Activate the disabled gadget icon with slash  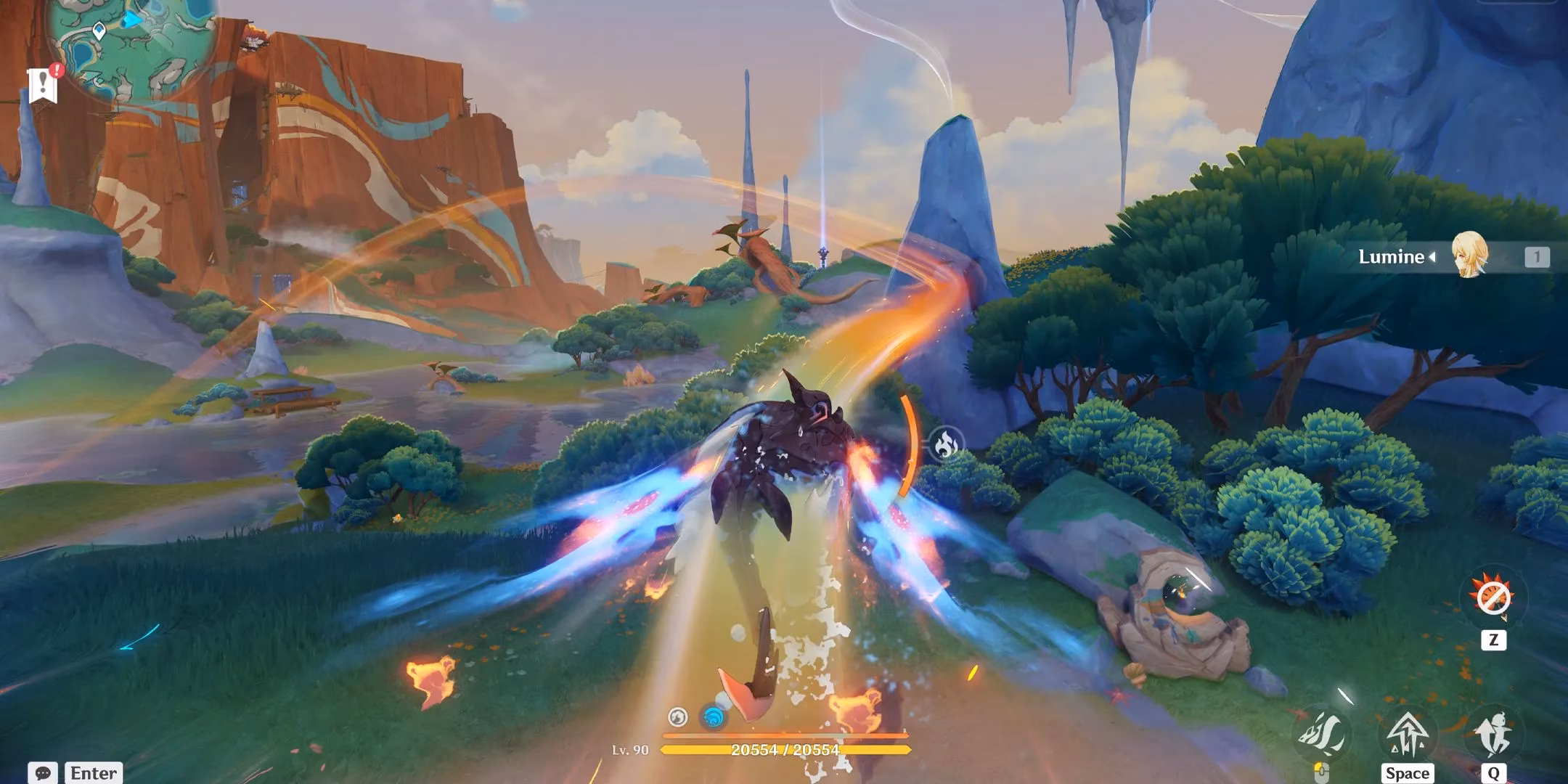(x=1493, y=599)
